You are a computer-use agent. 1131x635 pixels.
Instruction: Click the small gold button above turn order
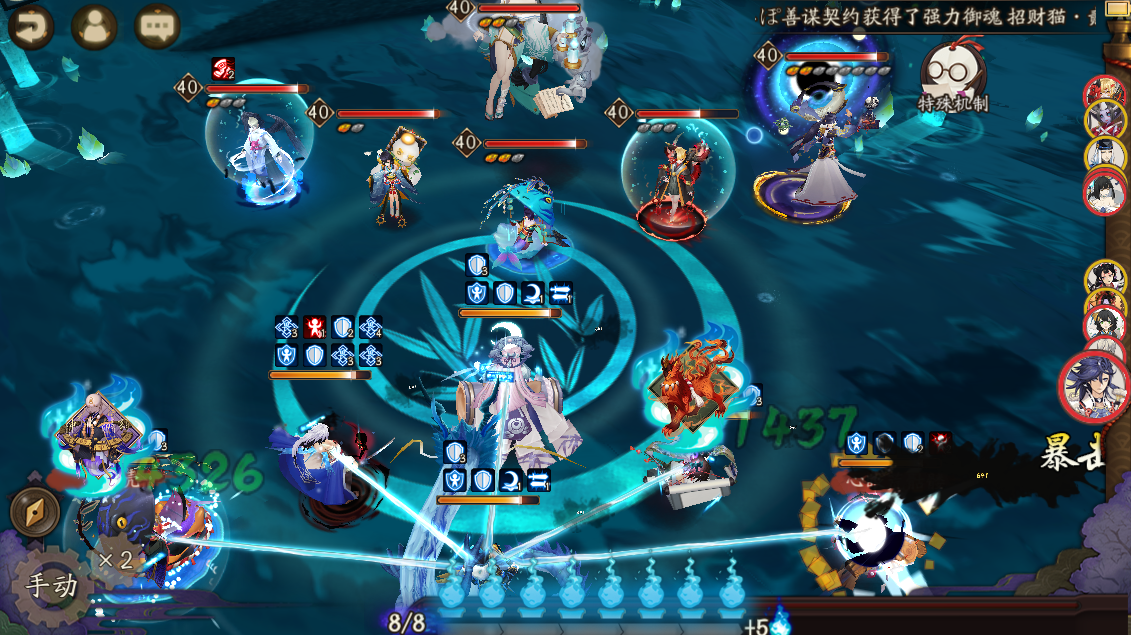pos(1116,10)
